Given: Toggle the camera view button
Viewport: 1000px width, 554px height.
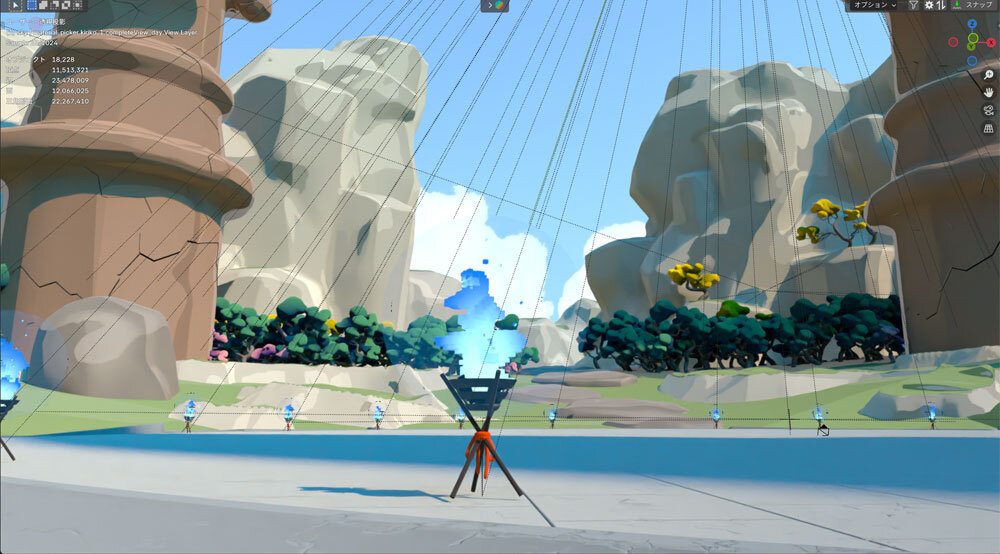Looking at the screenshot, I should coord(988,111).
